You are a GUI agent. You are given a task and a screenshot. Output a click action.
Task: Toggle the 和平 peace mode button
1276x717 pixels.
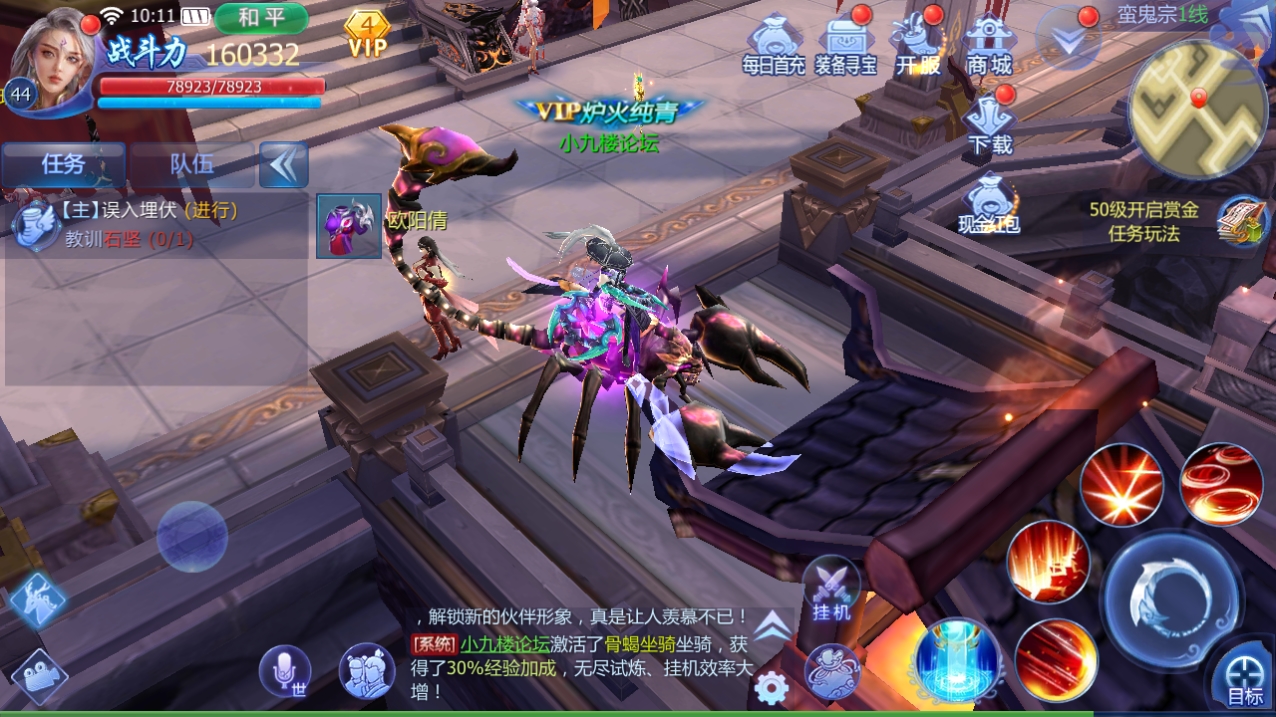(x=260, y=18)
